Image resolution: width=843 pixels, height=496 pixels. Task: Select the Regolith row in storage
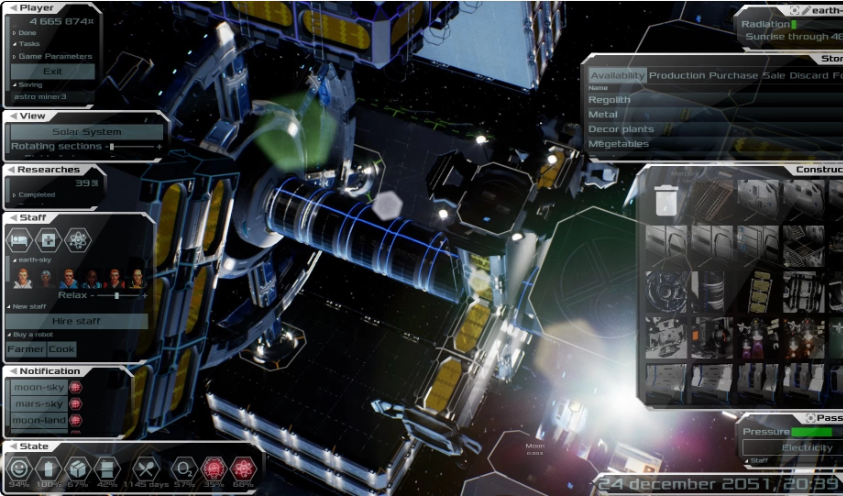[610, 100]
